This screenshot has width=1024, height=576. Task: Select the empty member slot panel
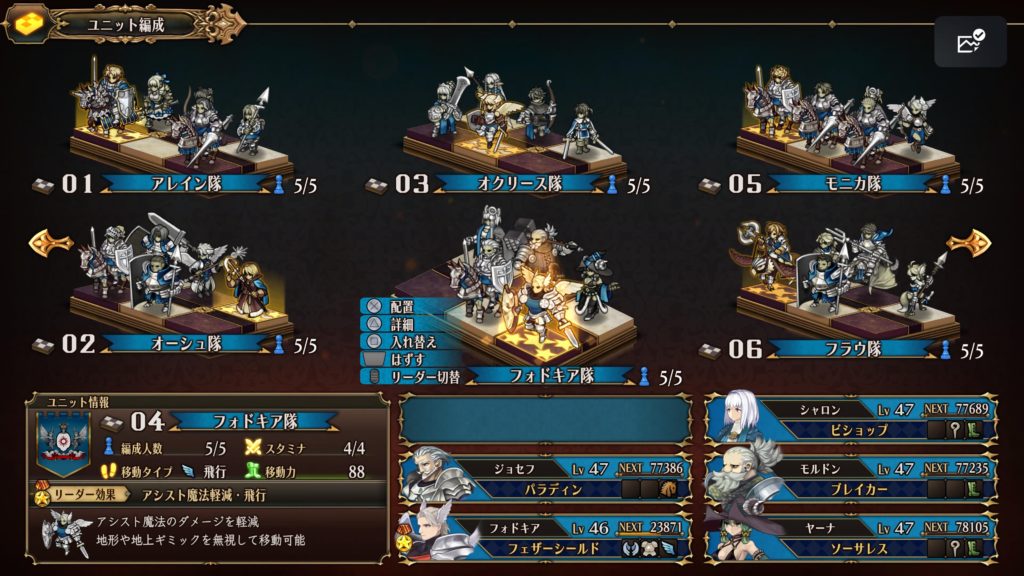coord(545,418)
